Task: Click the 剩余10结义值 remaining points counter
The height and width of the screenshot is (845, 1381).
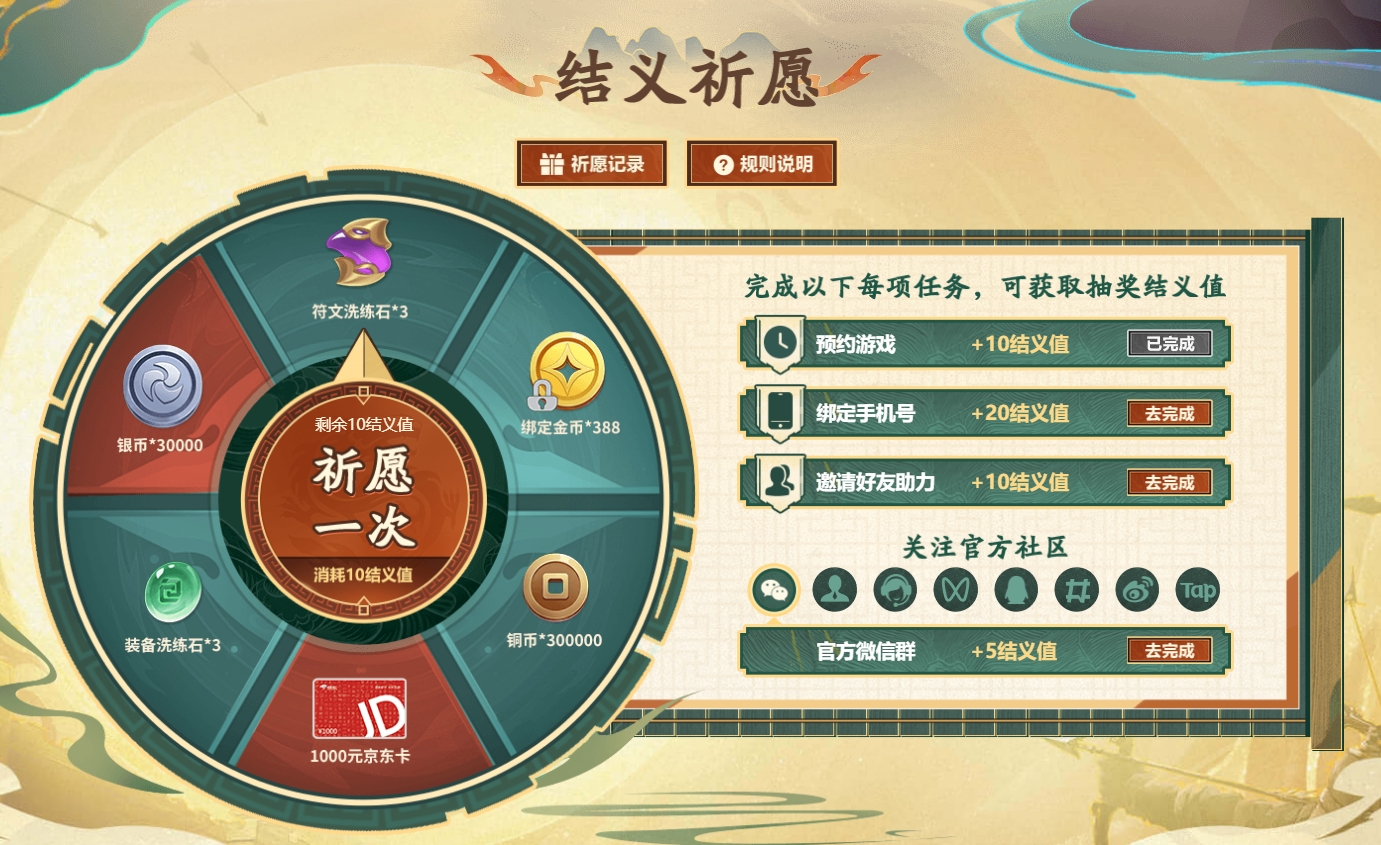Action: click(362, 424)
